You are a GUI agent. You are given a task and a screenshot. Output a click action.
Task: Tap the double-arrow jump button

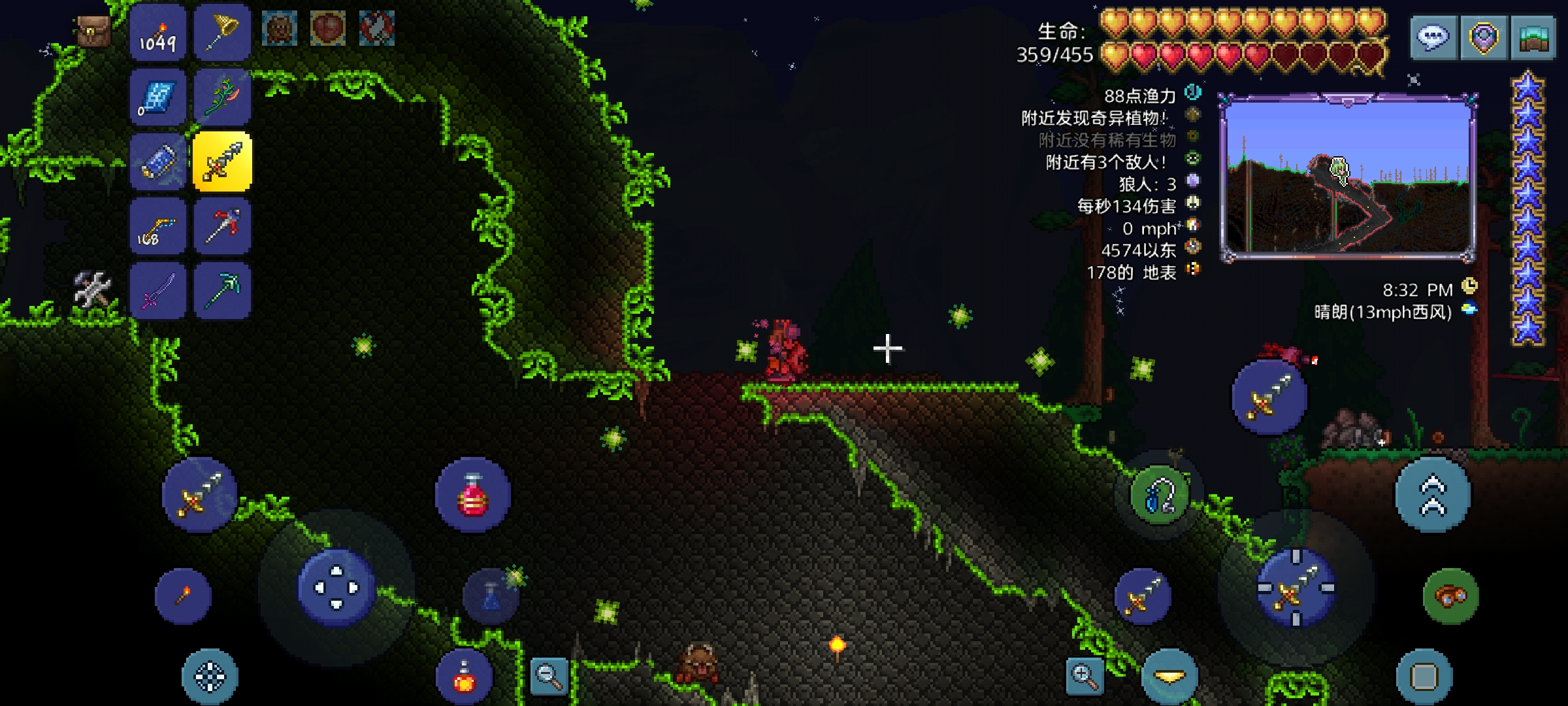(1433, 495)
